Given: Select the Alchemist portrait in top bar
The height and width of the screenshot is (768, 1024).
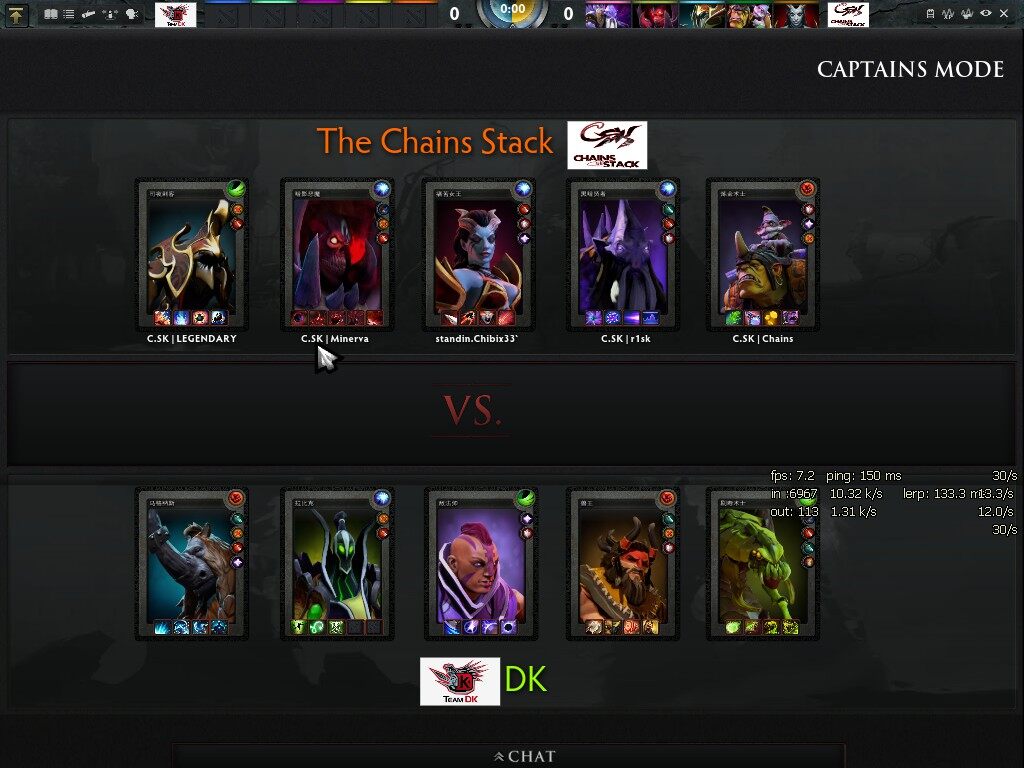Looking at the screenshot, I should [747, 14].
